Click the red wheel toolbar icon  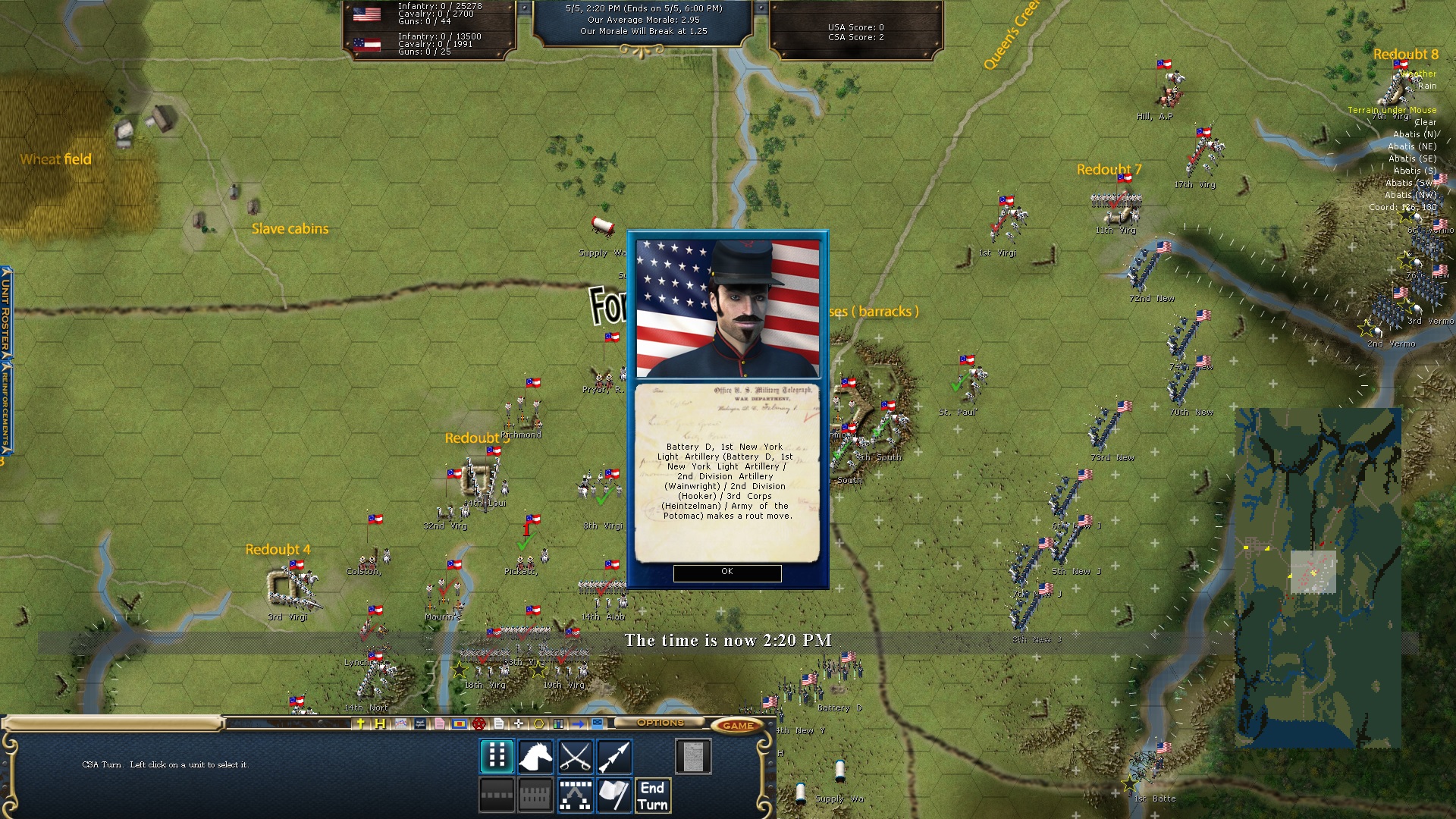click(x=479, y=723)
